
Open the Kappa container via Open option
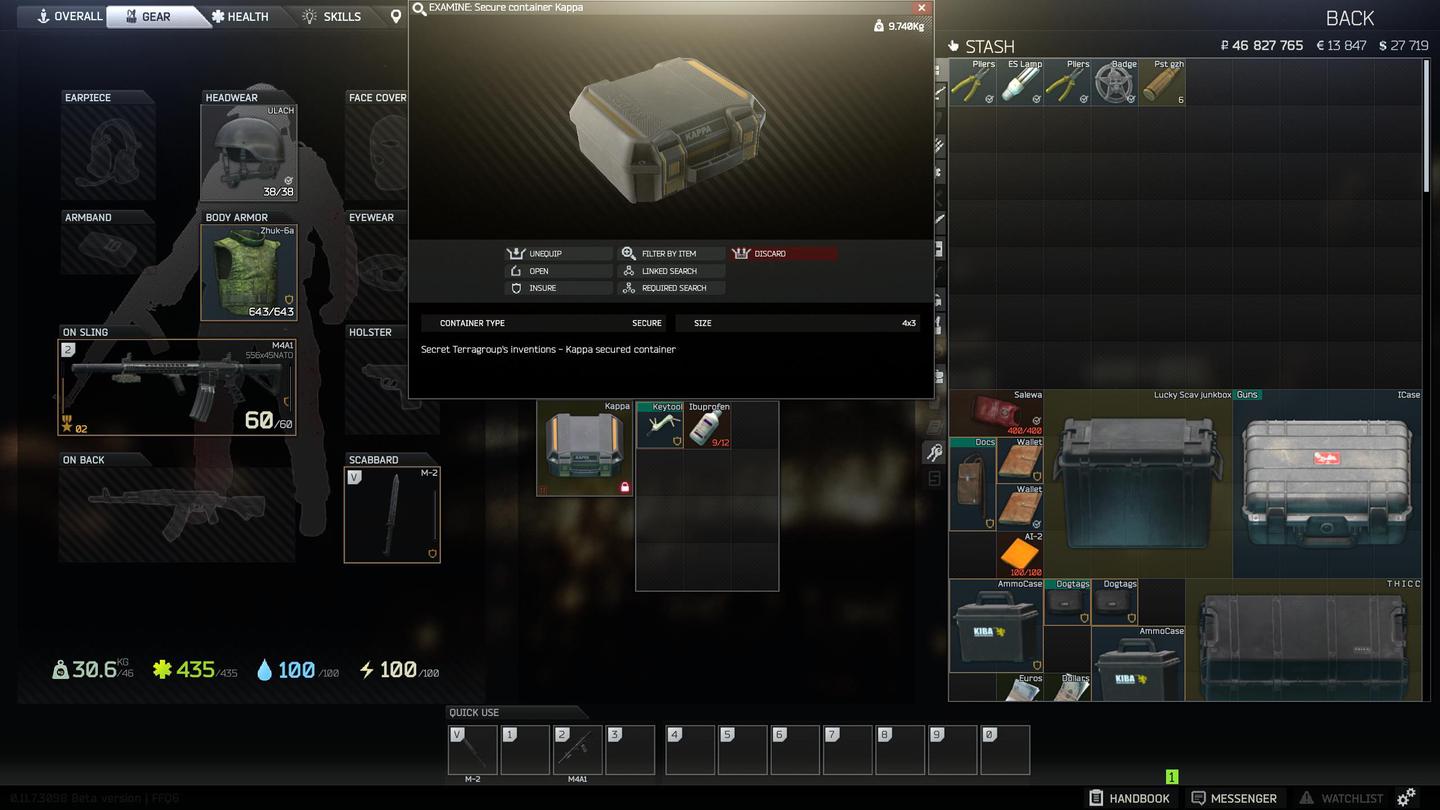tap(559, 271)
